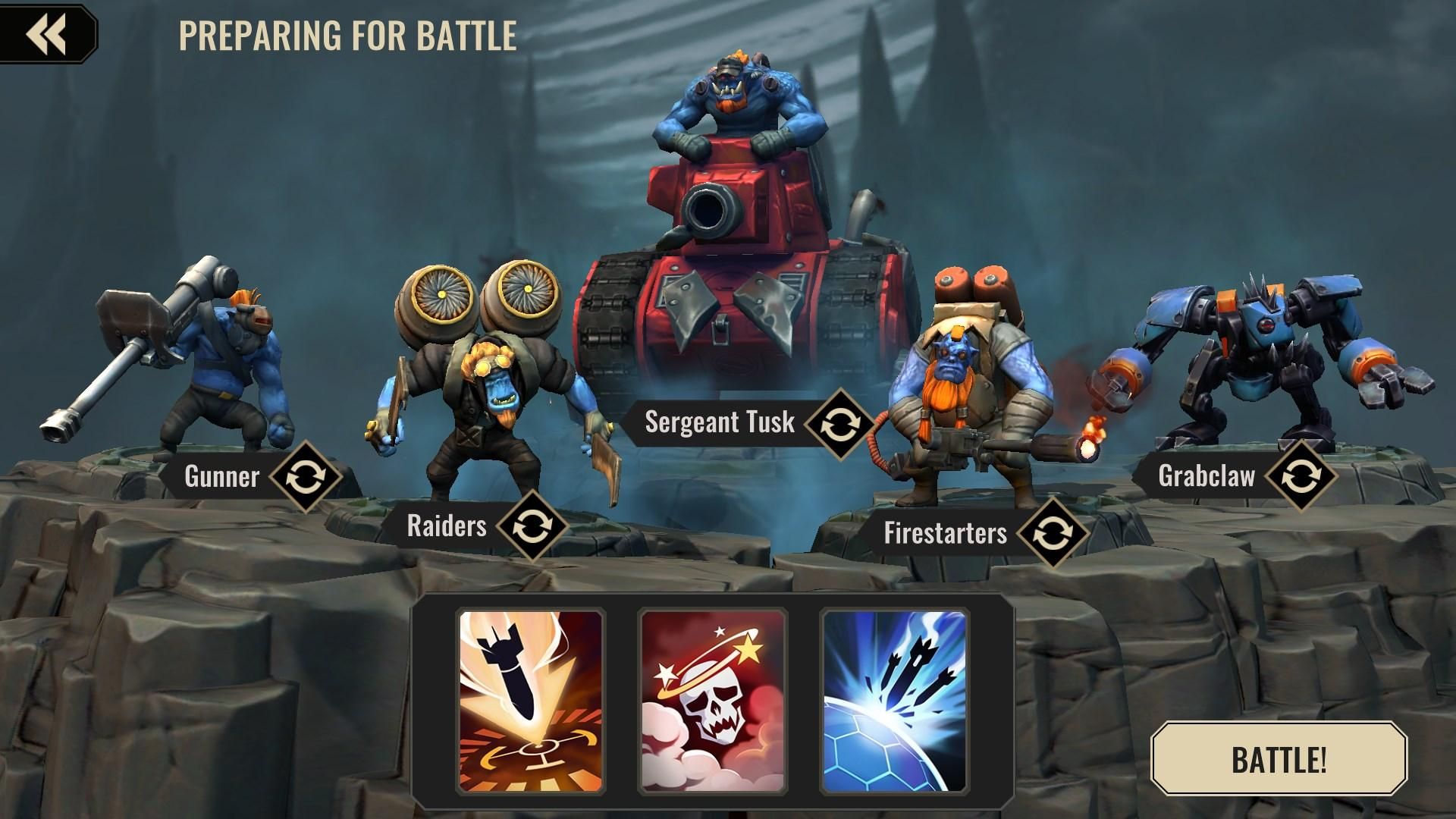Swap out the Gunner unit
Screen dimensions: 1456x819
pyautogui.click(x=306, y=477)
